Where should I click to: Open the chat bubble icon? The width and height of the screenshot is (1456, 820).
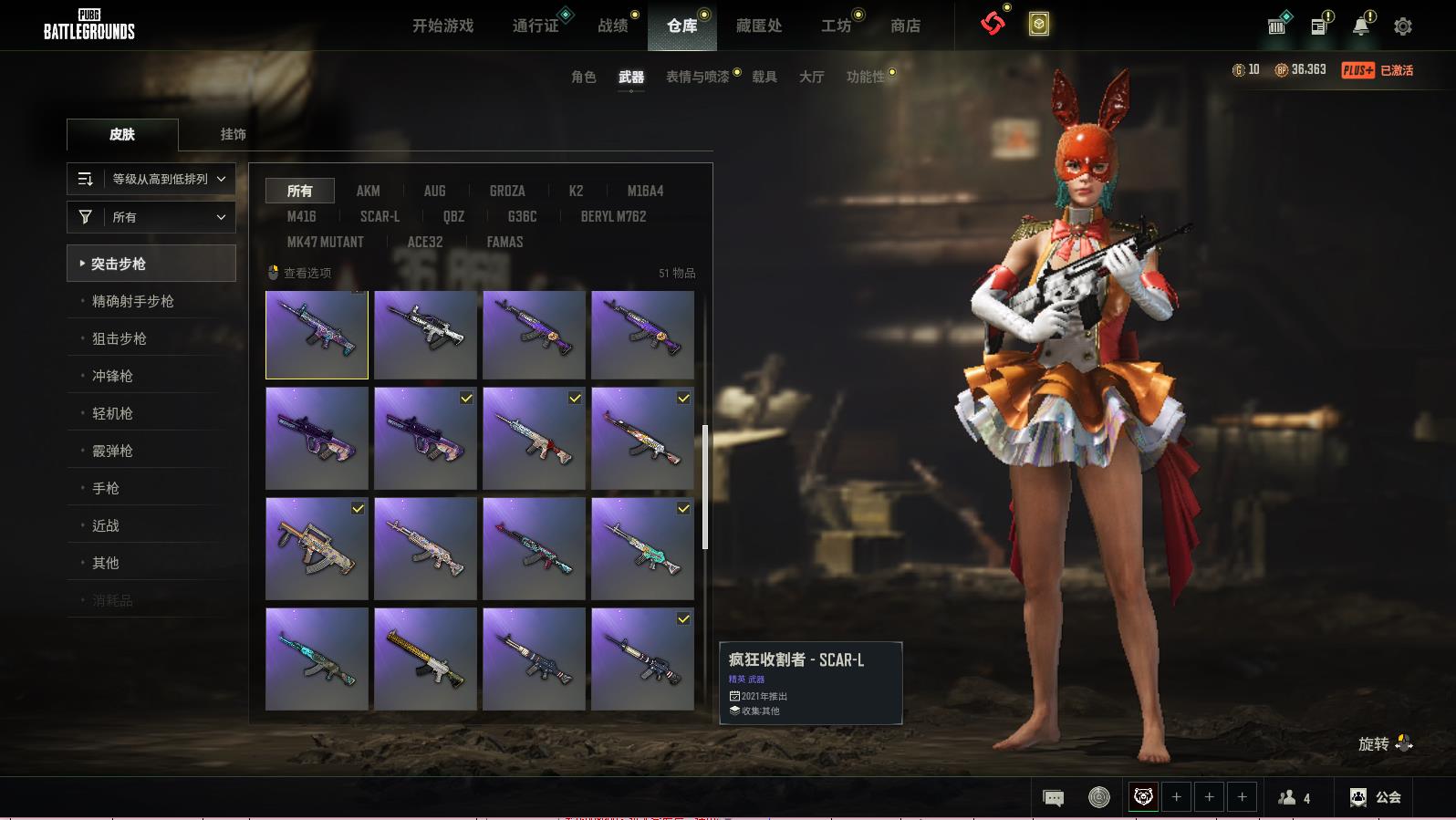(1053, 798)
